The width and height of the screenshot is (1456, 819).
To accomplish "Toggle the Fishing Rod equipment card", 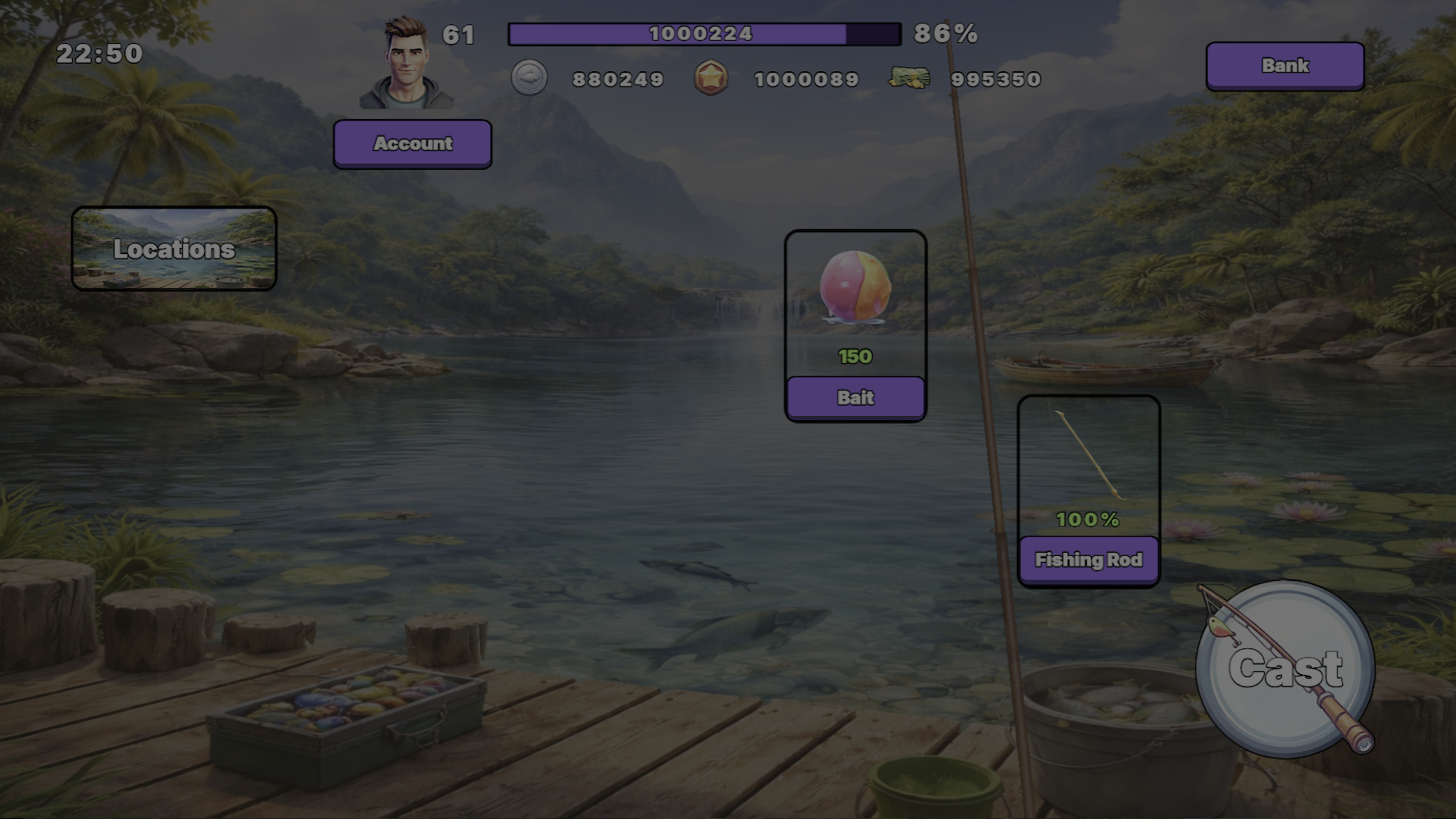I will click(1088, 489).
